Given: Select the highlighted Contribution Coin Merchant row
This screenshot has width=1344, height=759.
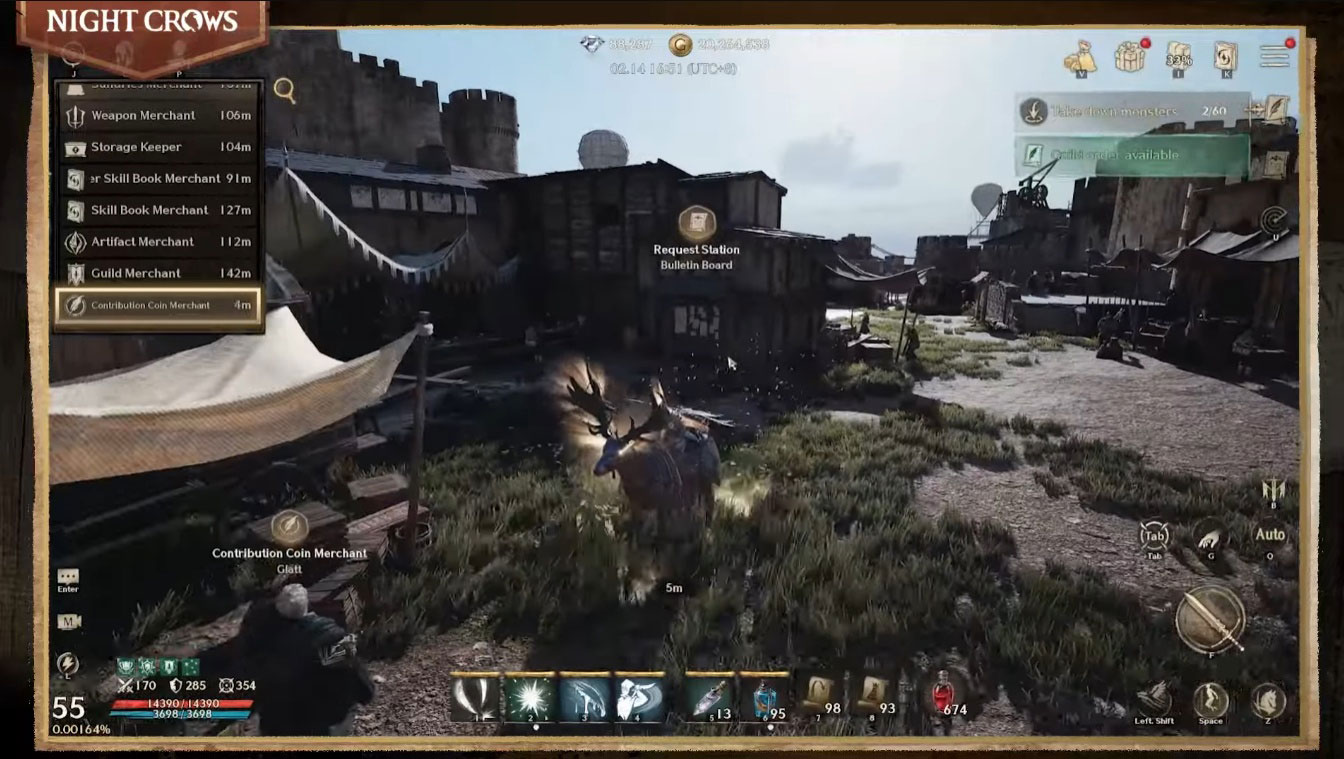Looking at the screenshot, I should point(159,305).
